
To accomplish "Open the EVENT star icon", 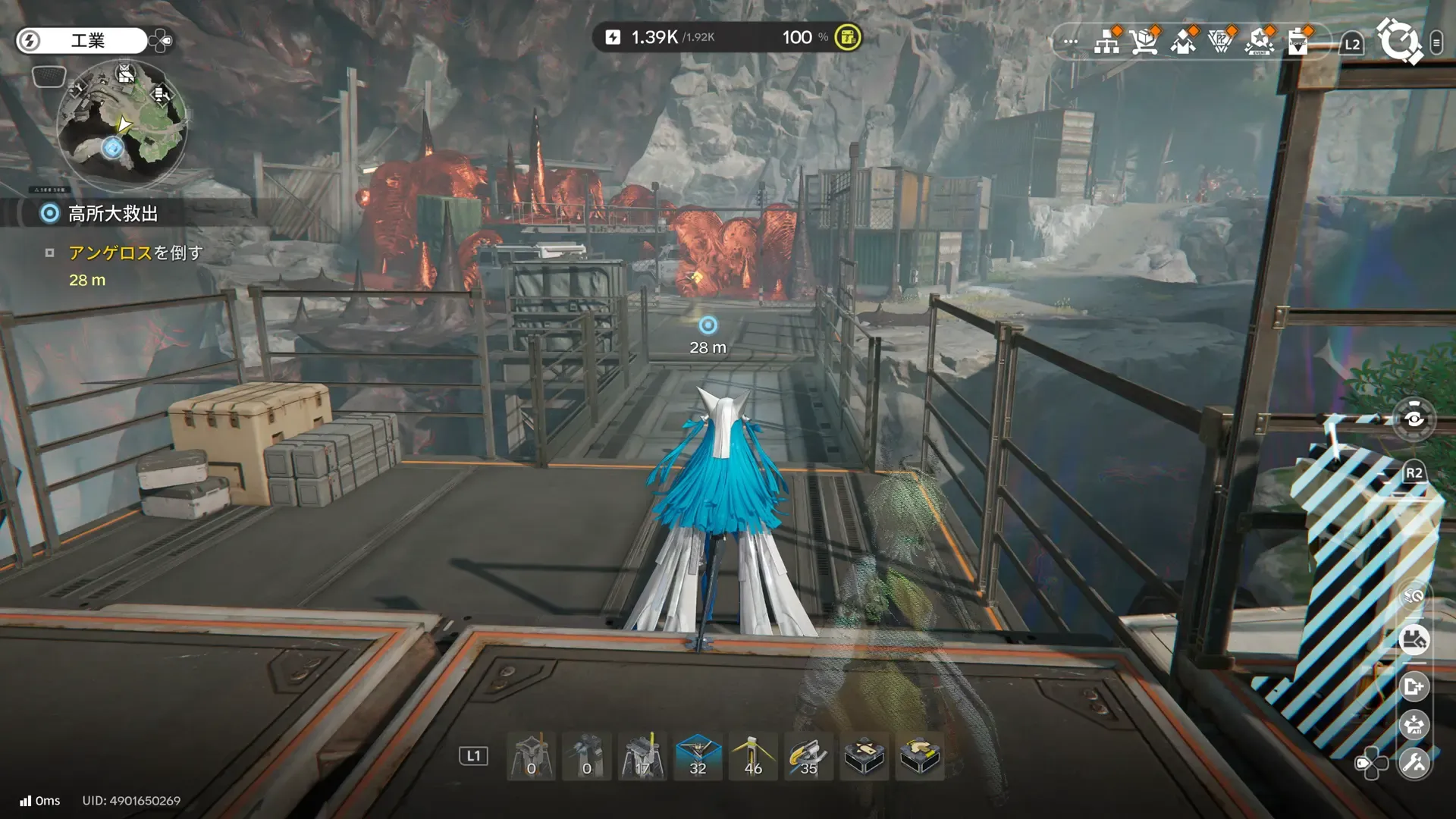I will click(x=1260, y=42).
